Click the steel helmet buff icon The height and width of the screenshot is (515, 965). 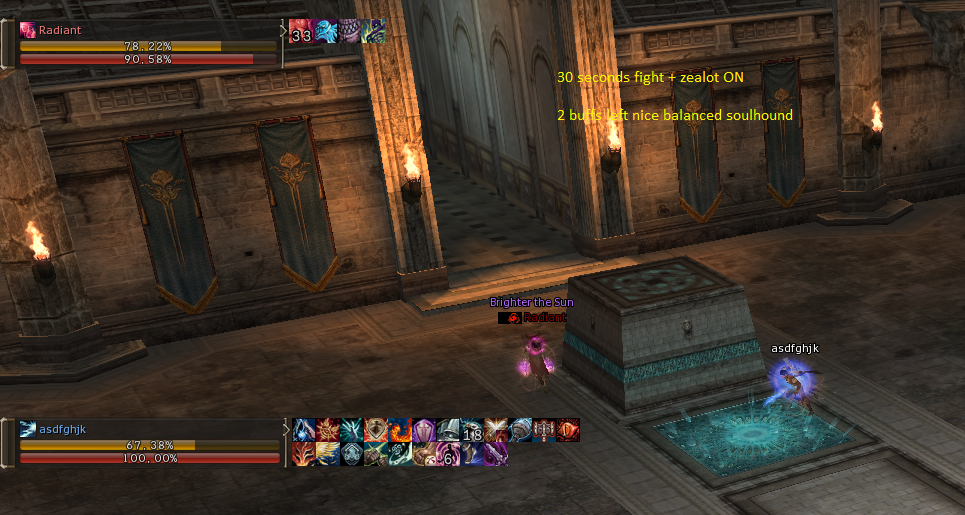coord(448,430)
